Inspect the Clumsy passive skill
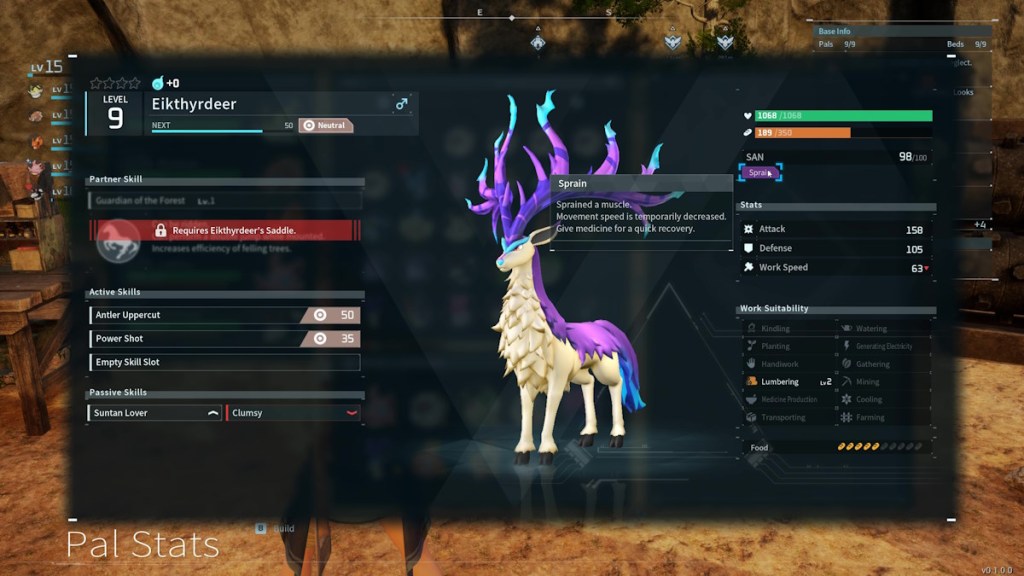Viewport: 1024px width, 576px height. coord(293,413)
